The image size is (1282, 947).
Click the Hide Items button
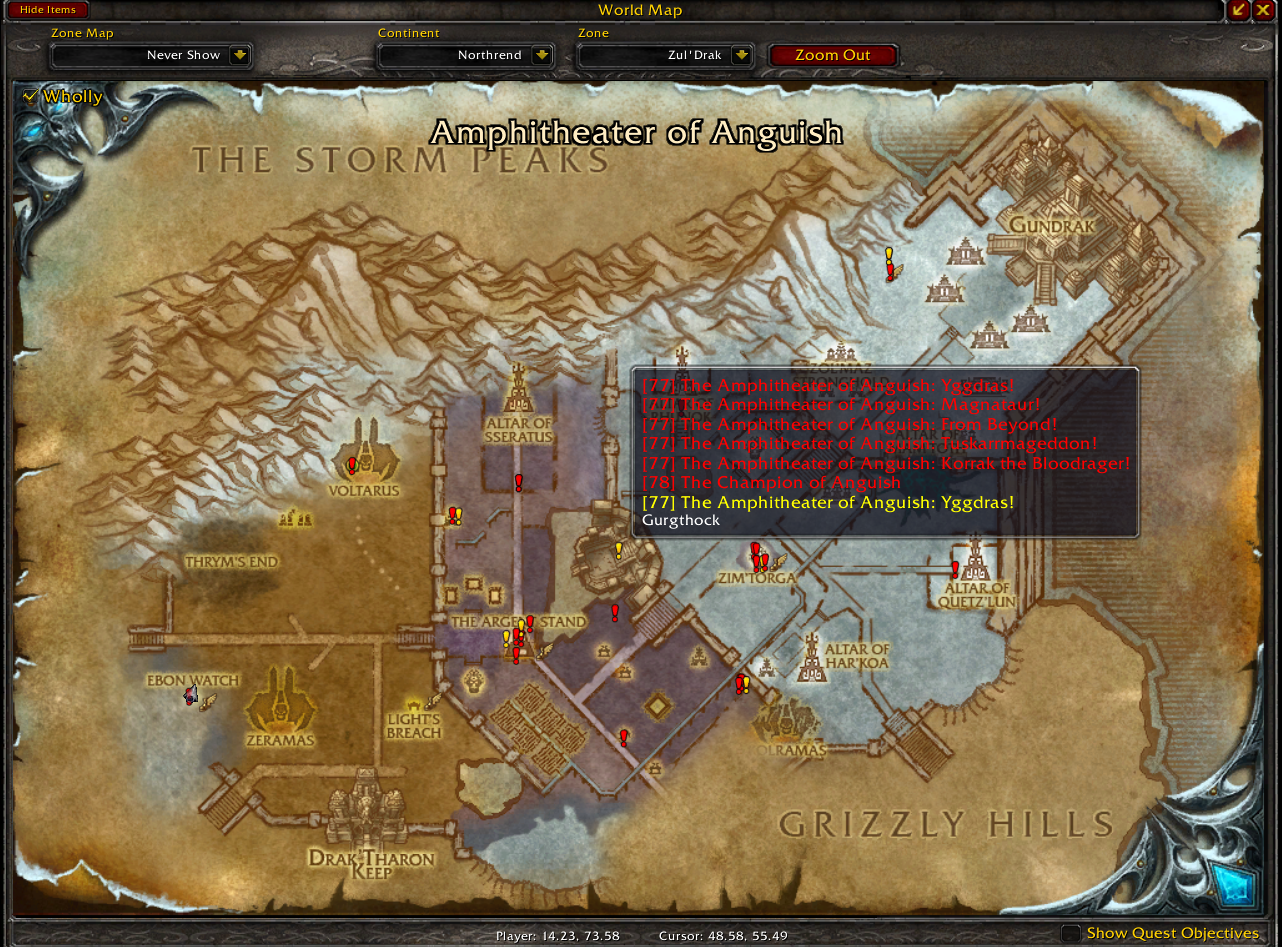tap(48, 10)
